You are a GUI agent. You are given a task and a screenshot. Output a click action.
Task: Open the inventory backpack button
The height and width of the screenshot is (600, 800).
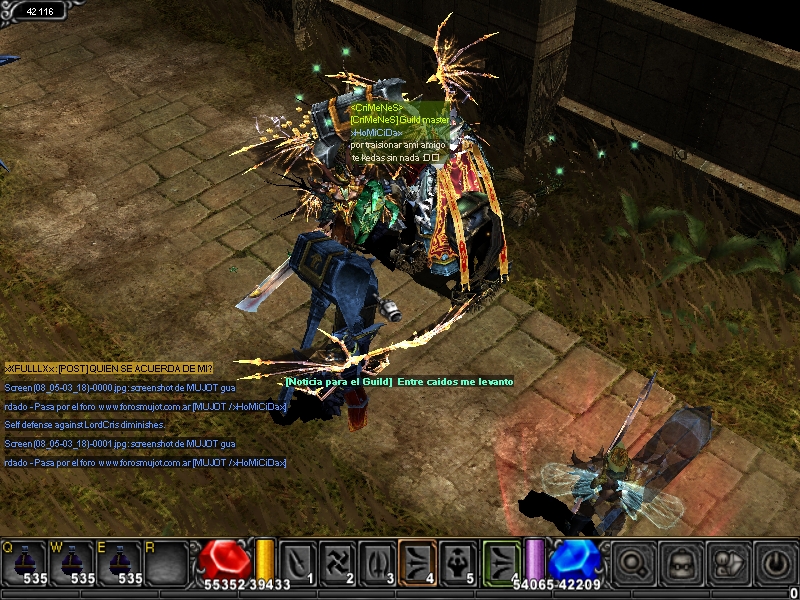coord(681,562)
